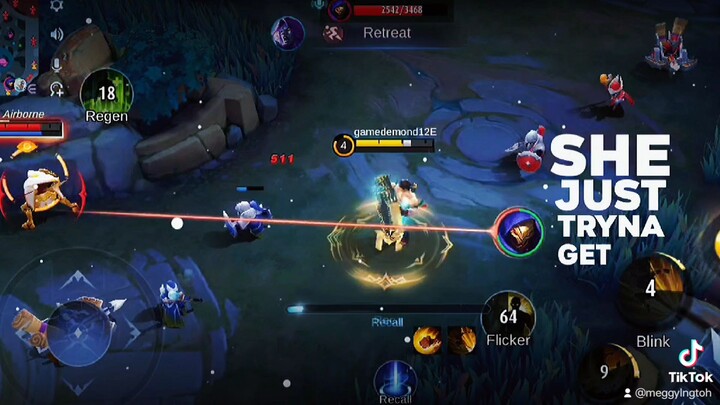Tap the golden claw item icon

click(x=461, y=340)
